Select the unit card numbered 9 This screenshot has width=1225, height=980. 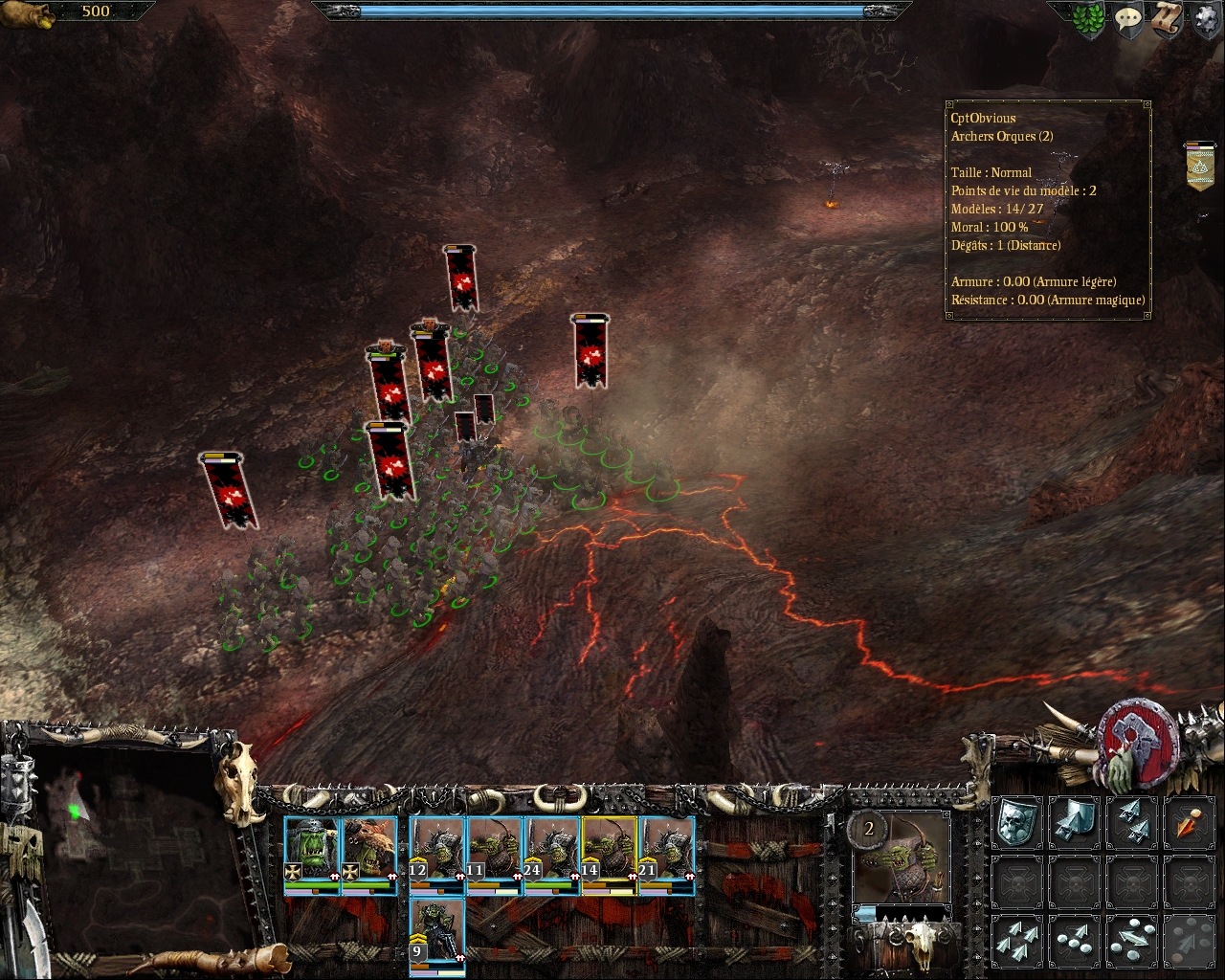[437, 935]
